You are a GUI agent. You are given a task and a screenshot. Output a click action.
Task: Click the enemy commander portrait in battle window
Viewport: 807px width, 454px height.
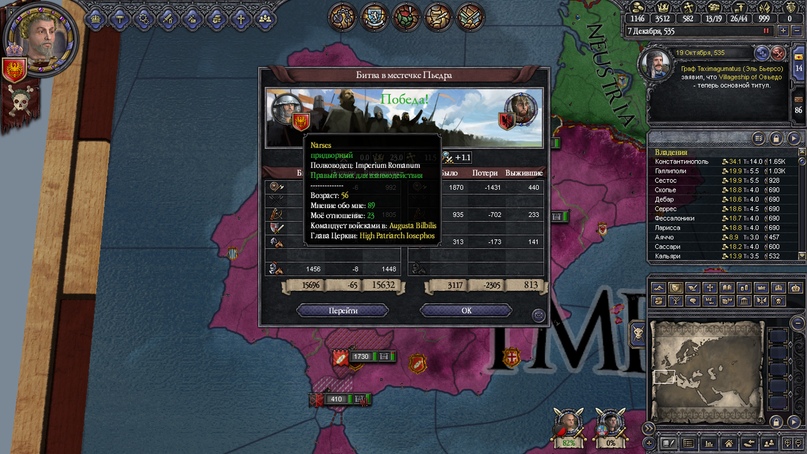[522, 107]
